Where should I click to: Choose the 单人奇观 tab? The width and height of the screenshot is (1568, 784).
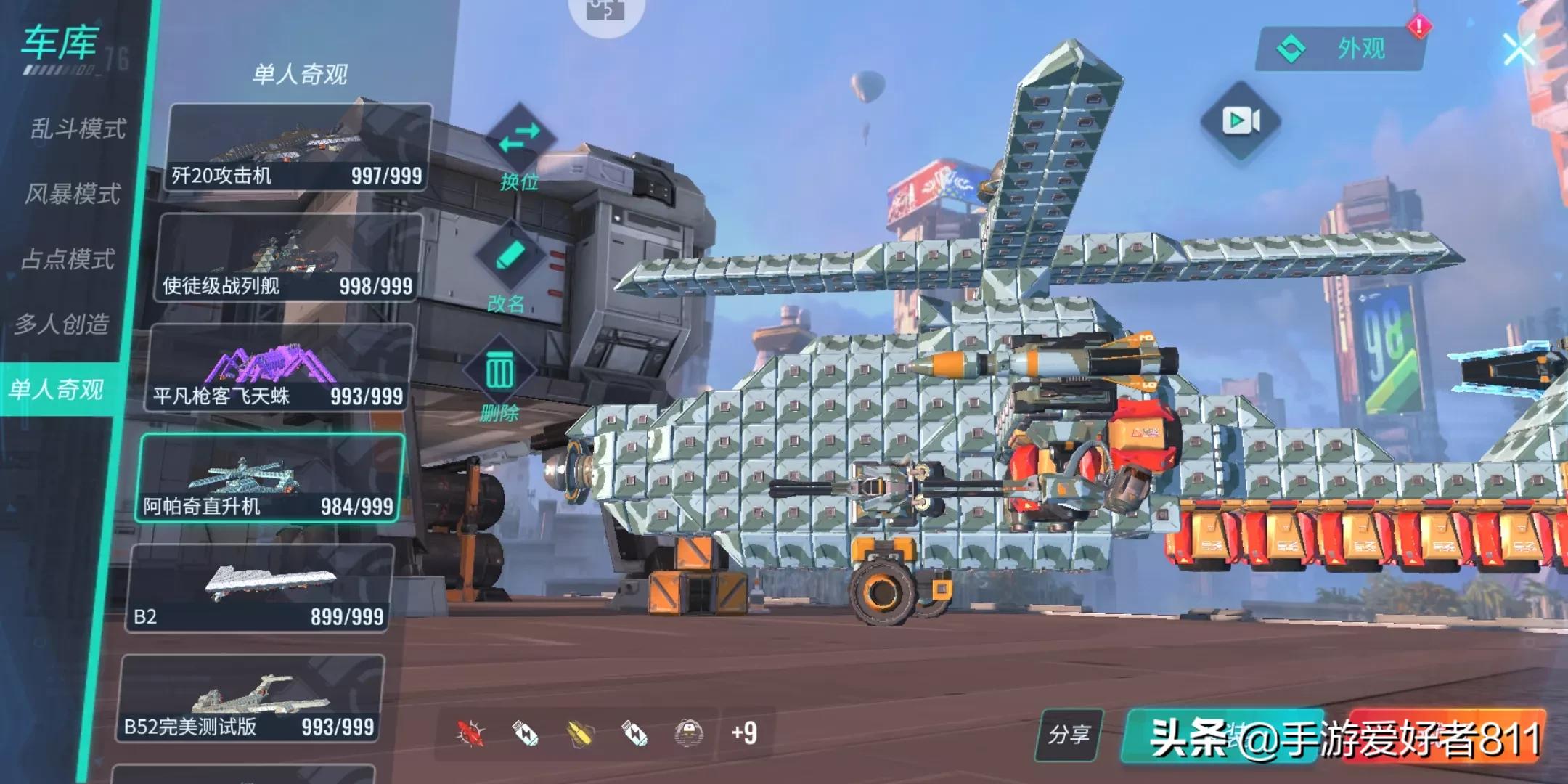tap(57, 390)
